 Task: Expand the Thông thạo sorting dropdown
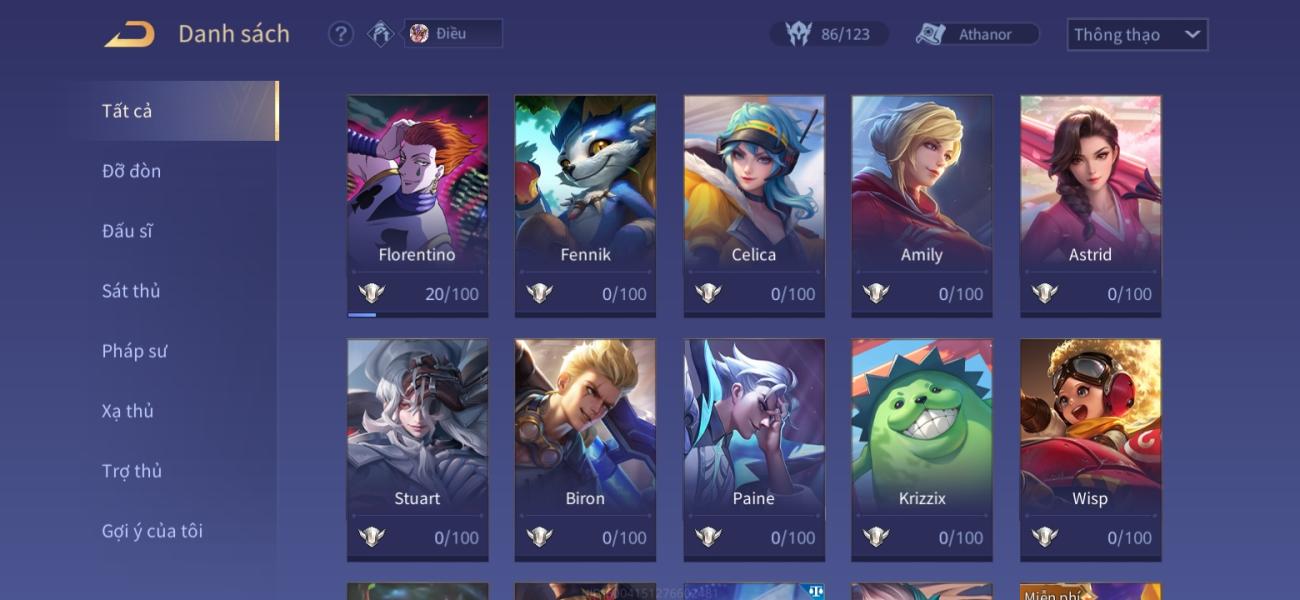point(1137,34)
